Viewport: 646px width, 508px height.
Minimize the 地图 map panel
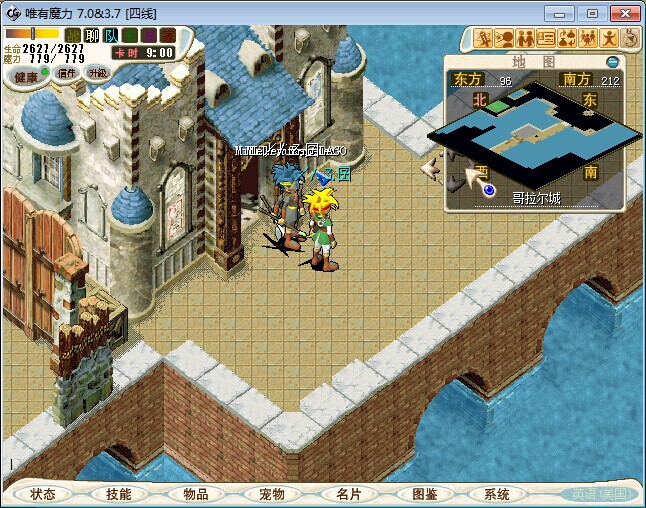click(x=613, y=62)
